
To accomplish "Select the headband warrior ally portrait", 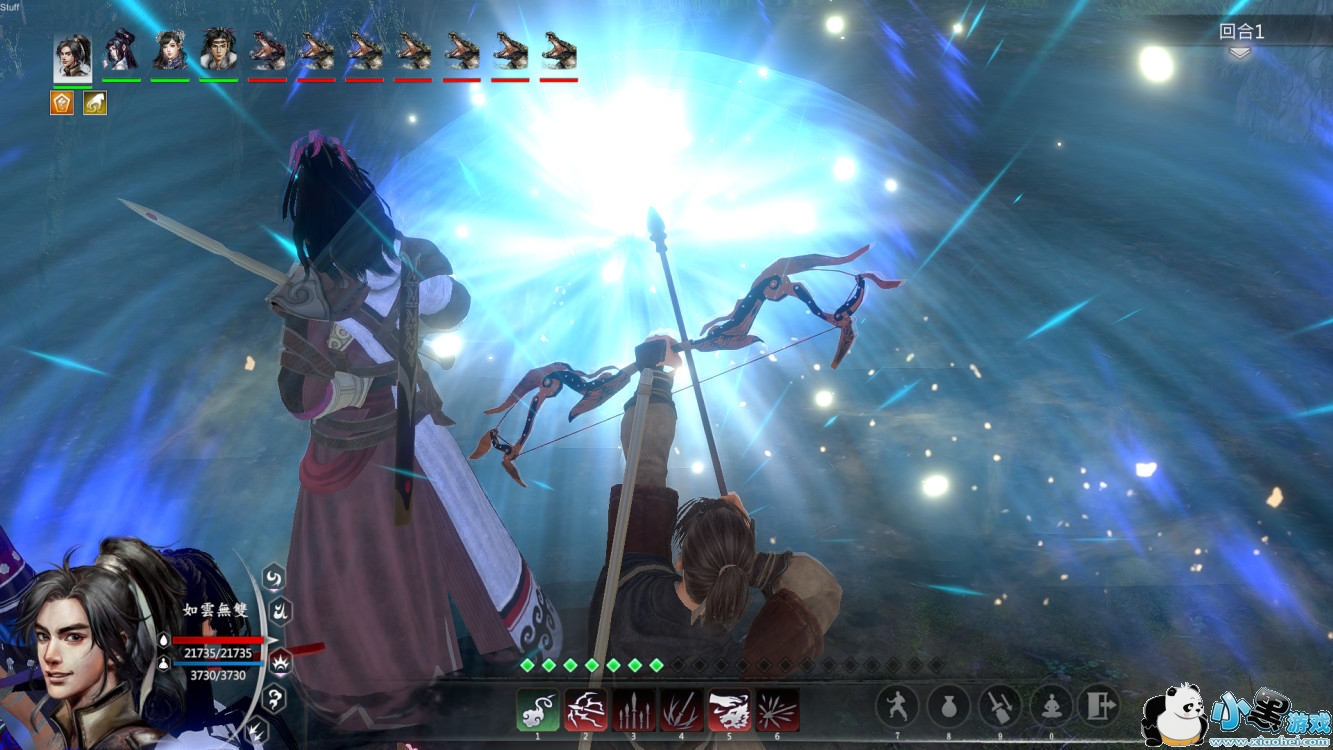I will pyautogui.click(x=219, y=50).
